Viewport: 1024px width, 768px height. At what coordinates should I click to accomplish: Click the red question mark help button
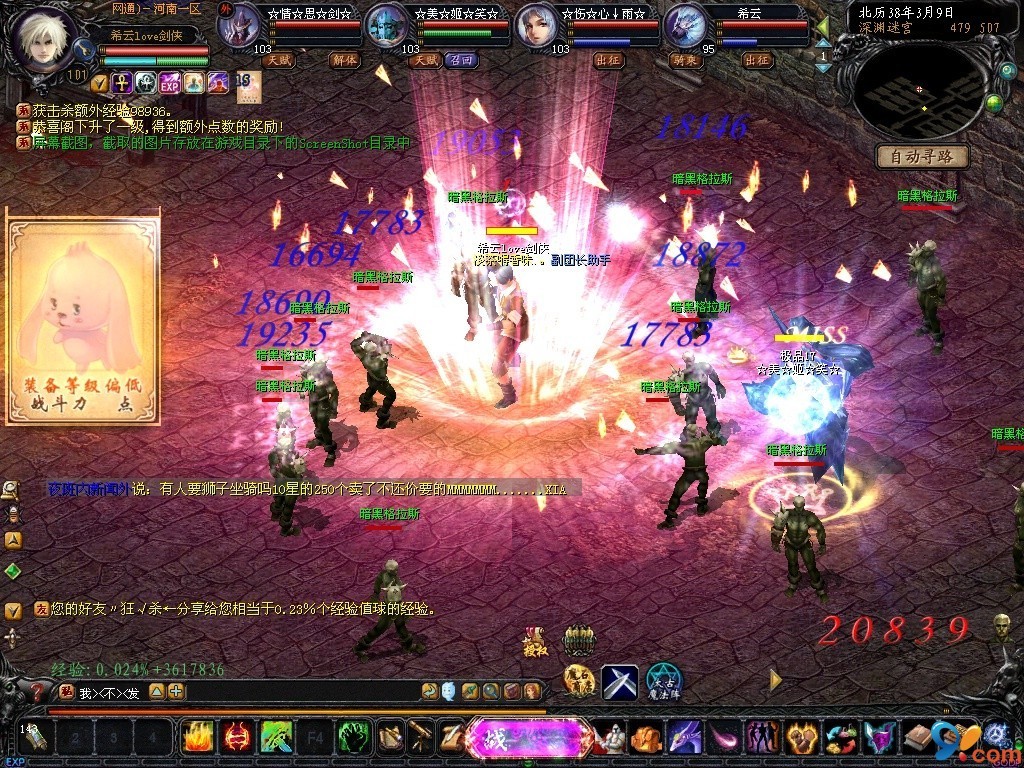tap(38, 691)
